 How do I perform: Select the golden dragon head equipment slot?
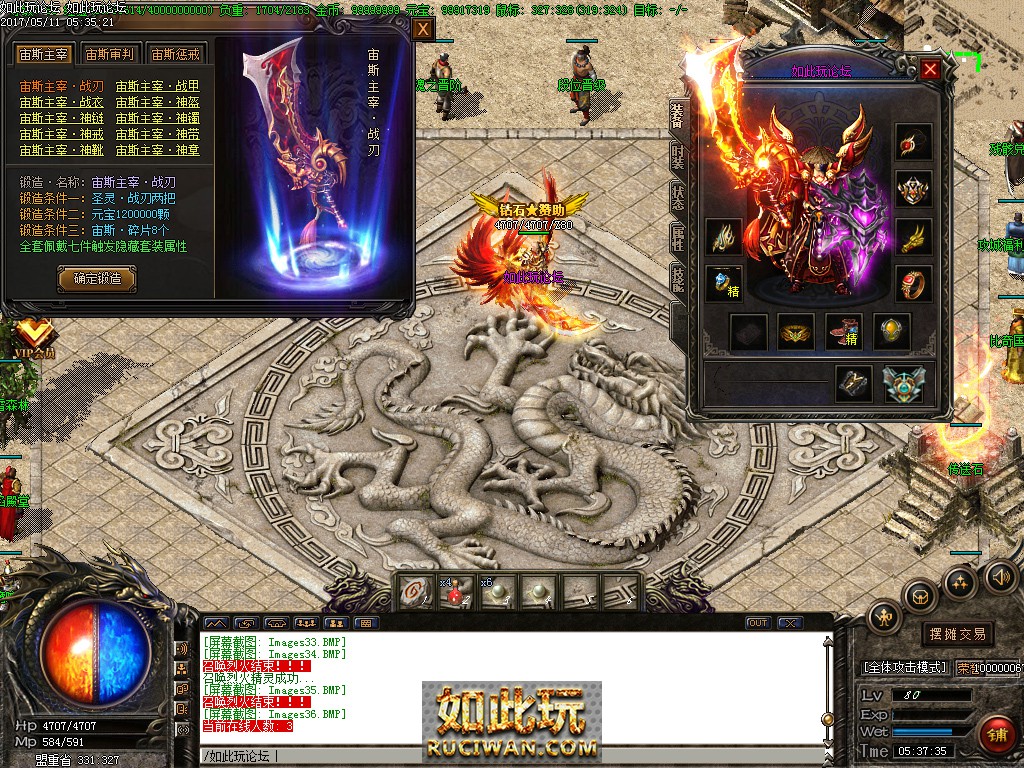pyautogui.click(x=913, y=237)
